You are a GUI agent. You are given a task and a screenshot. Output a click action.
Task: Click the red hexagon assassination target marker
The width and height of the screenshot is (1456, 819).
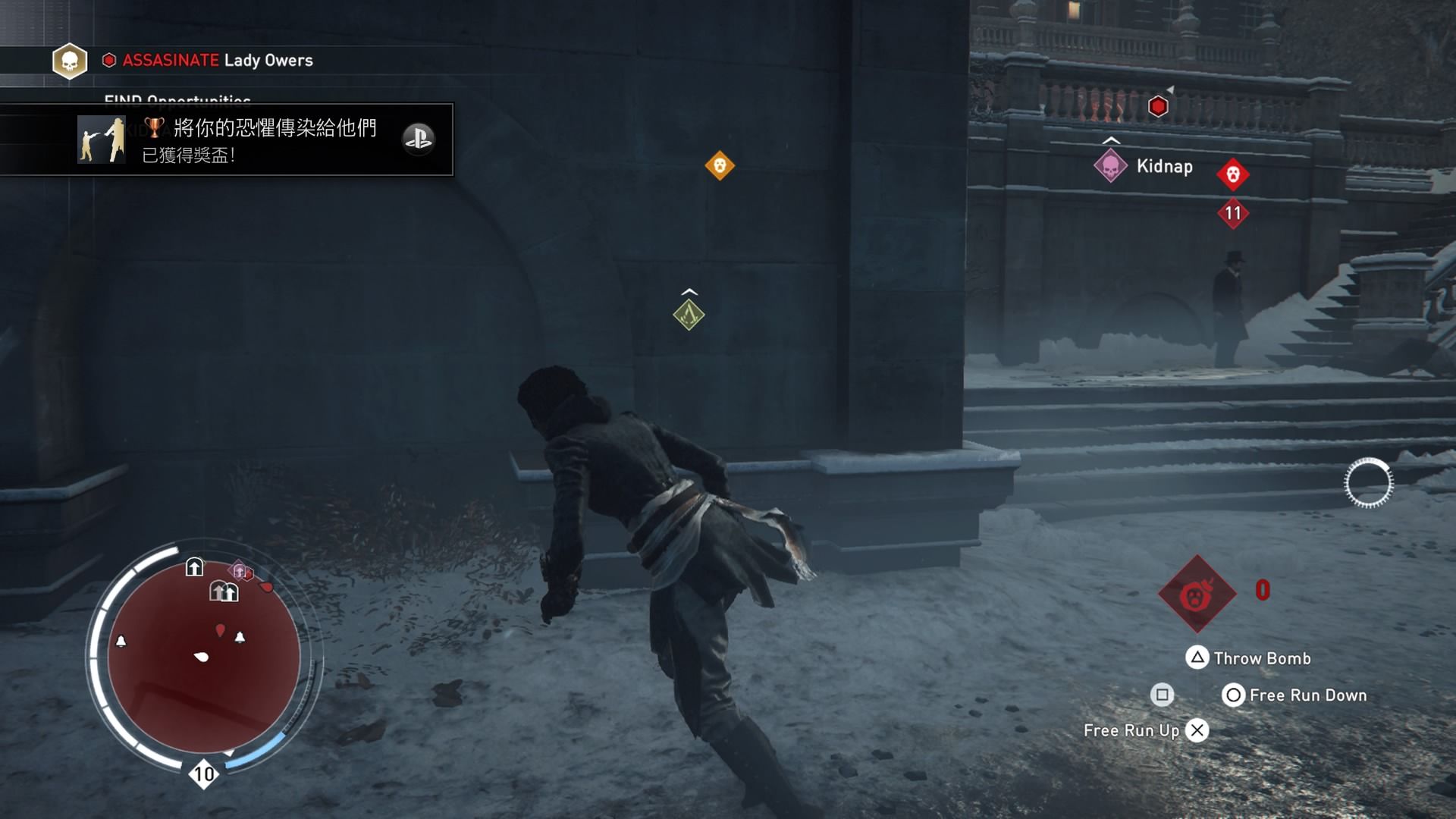click(1158, 107)
